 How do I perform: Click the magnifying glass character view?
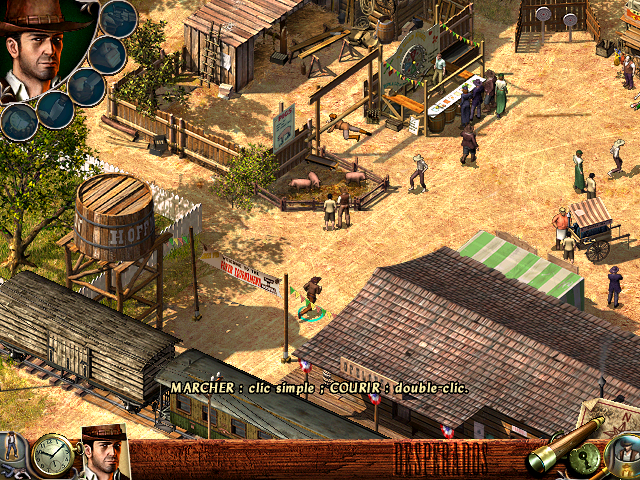[625, 457]
